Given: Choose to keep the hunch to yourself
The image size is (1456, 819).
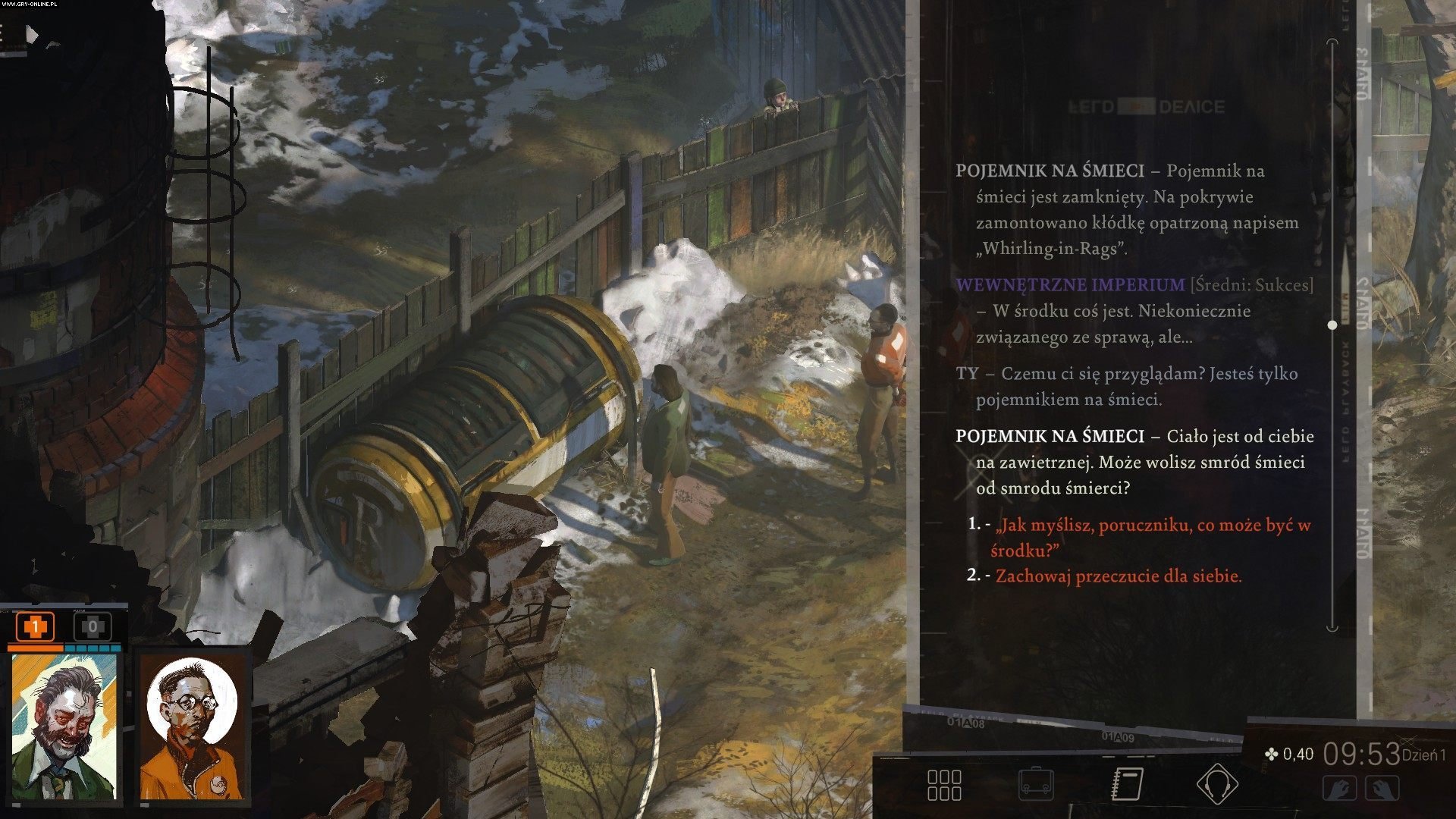Looking at the screenshot, I should tap(1118, 576).
